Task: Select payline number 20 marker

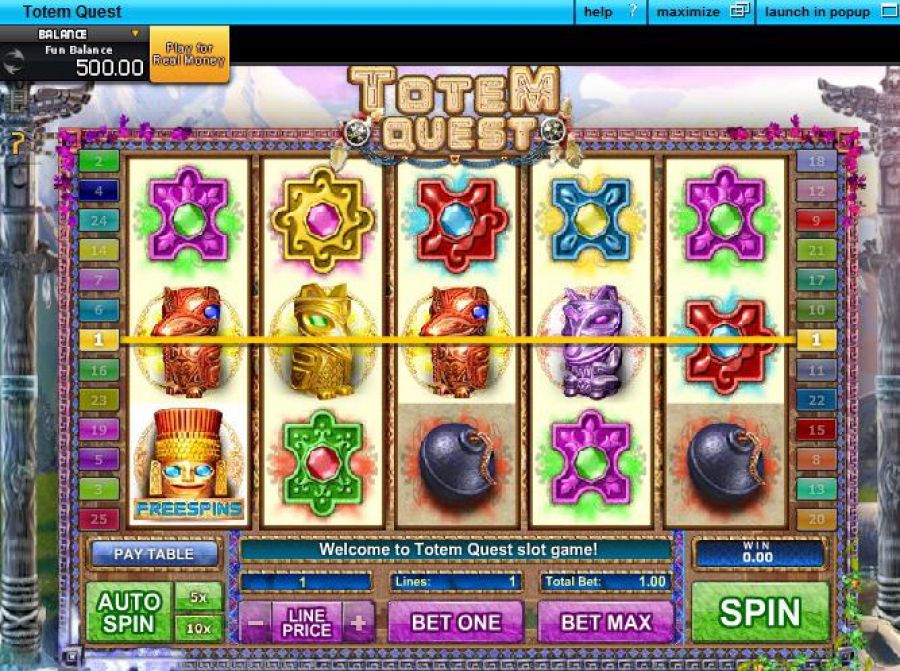Action: click(816, 519)
